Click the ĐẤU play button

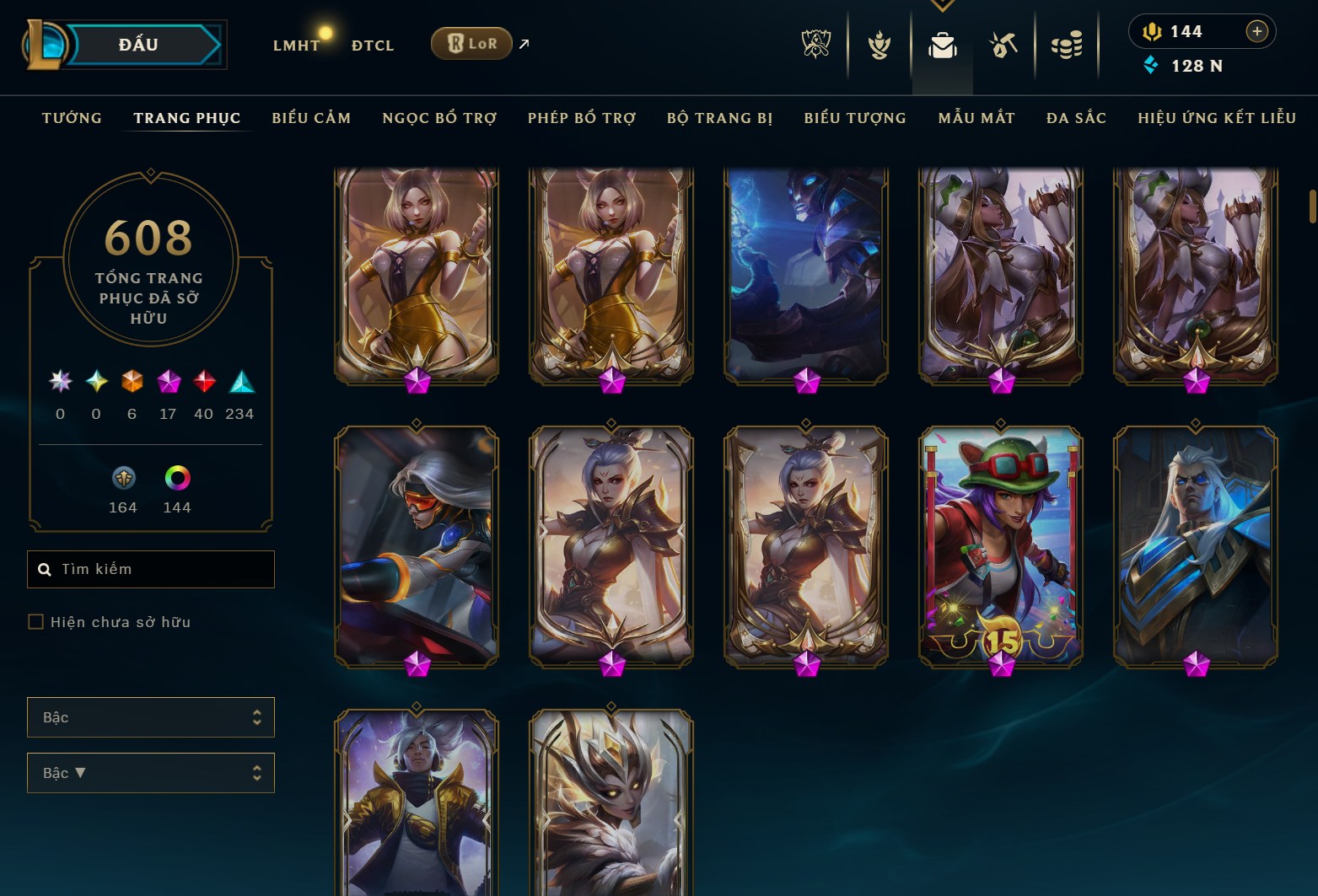click(135, 44)
